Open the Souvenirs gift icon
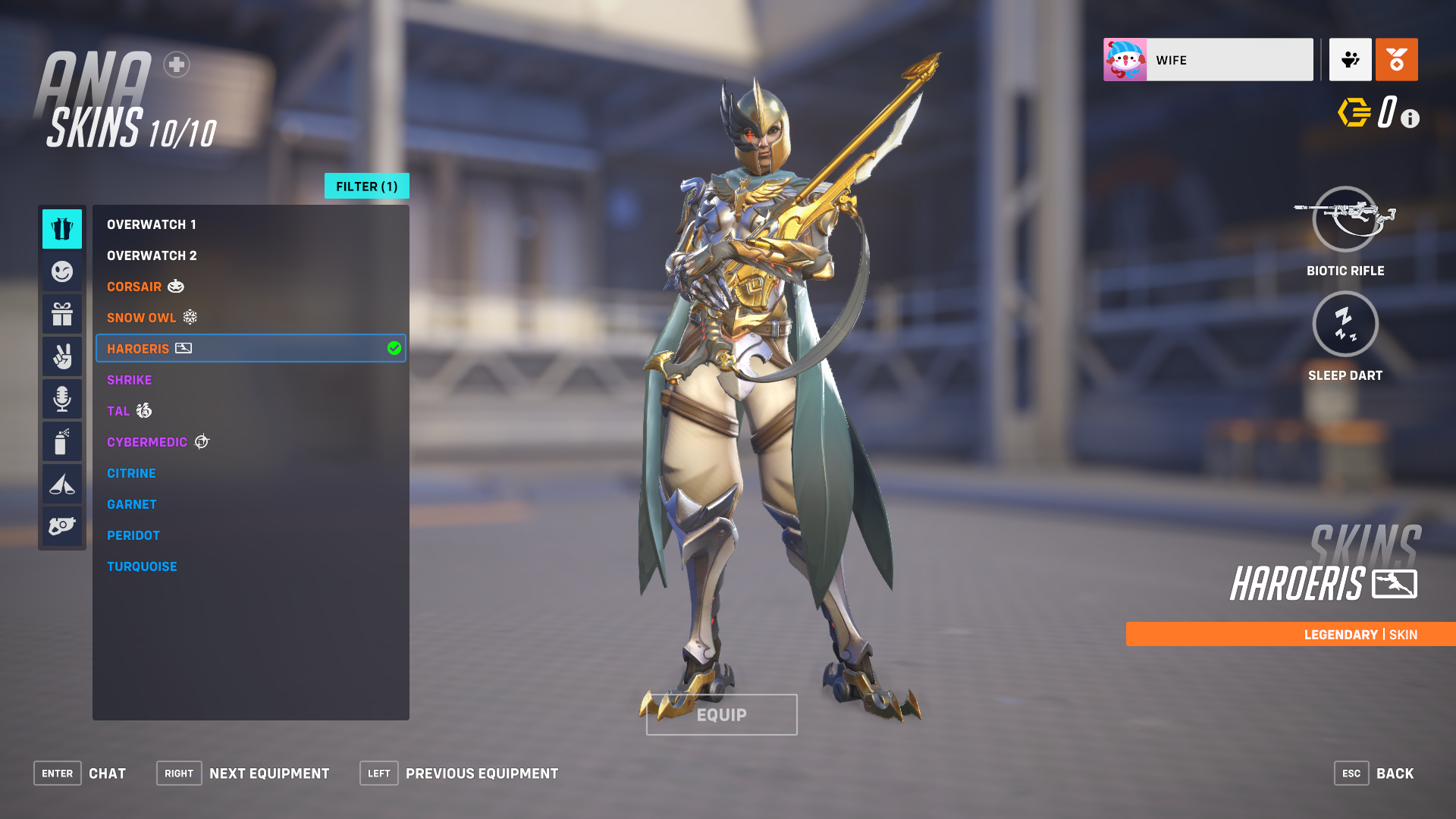 click(62, 313)
